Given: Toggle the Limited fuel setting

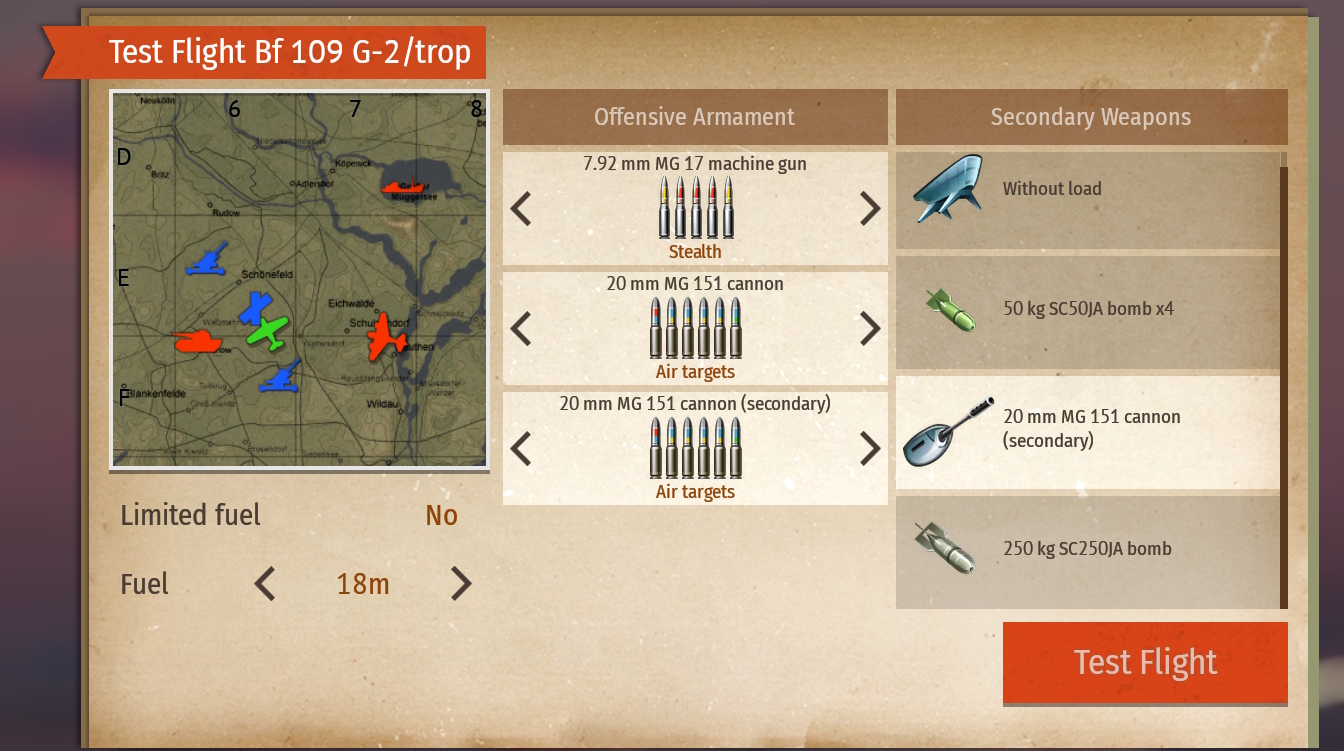Looking at the screenshot, I should click(x=441, y=515).
